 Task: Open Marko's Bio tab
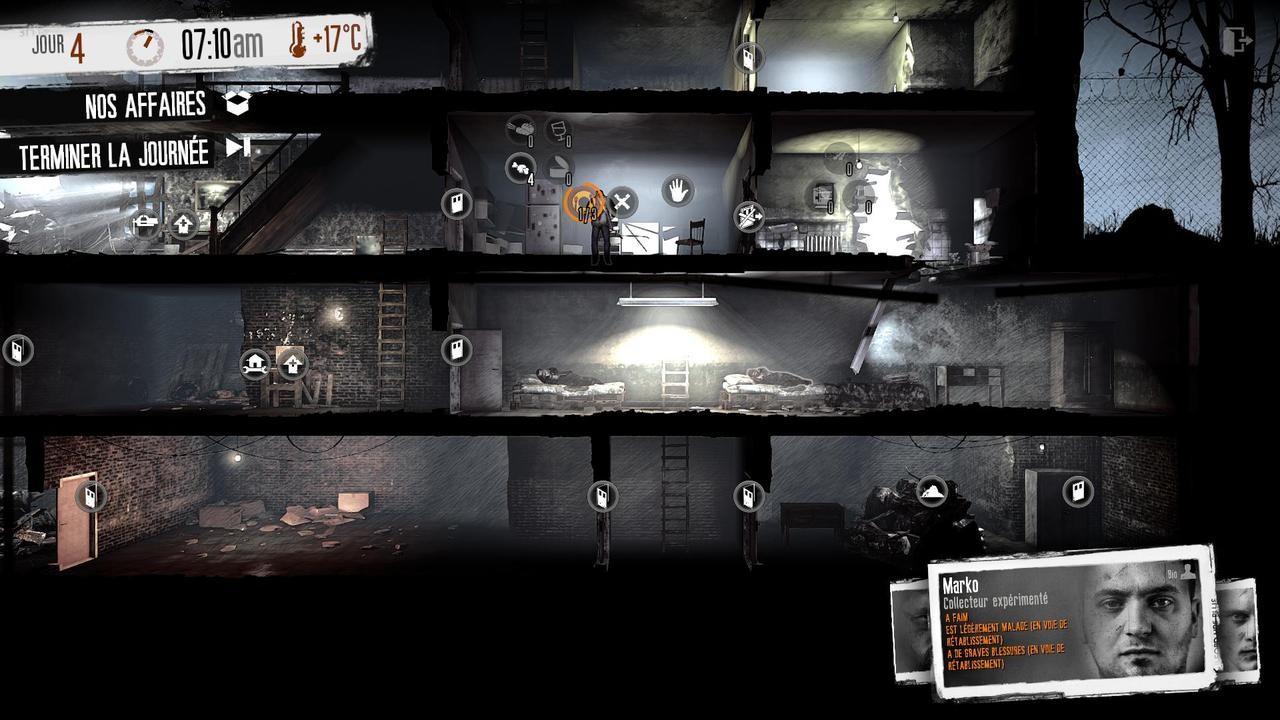1180,570
